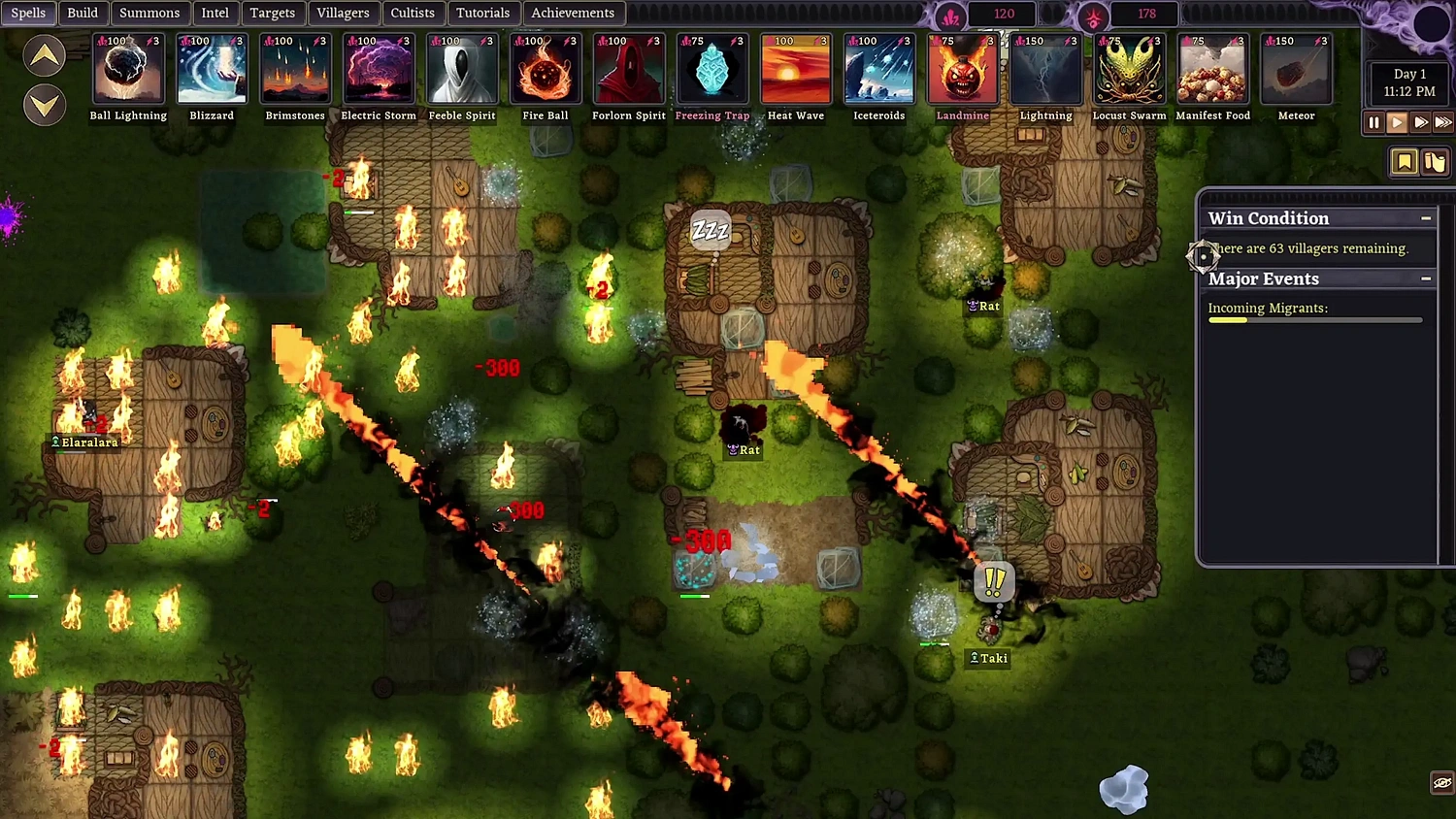The width and height of the screenshot is (1456, 819).
Task: Enable fastest game speed
Action: click(x=1444, y=122)
